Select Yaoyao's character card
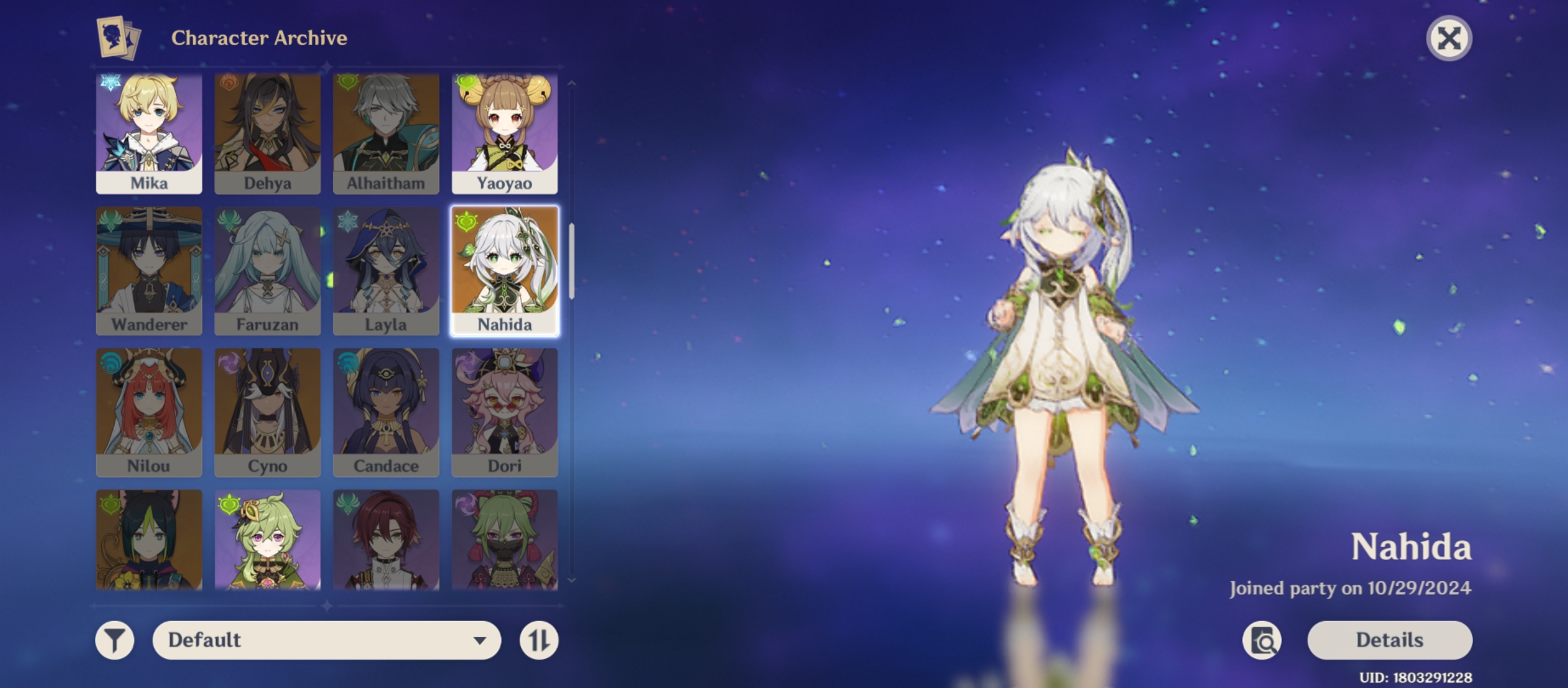This screenshot has width=1568, height=688. [x=505, y=131]
